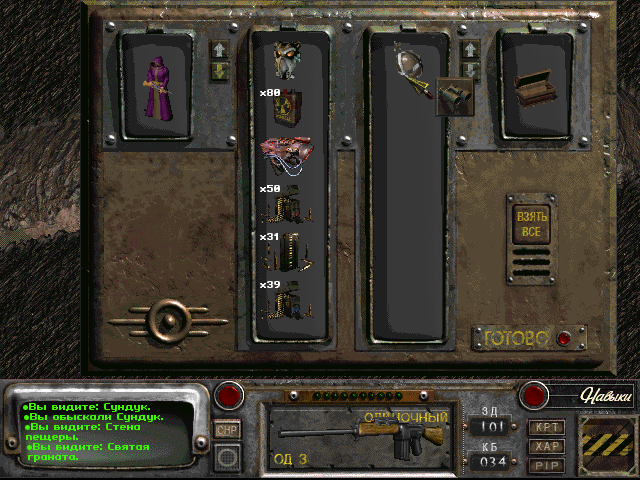
Task: Choose the x31 ammo stack
Action: click(x=289, y=251)
